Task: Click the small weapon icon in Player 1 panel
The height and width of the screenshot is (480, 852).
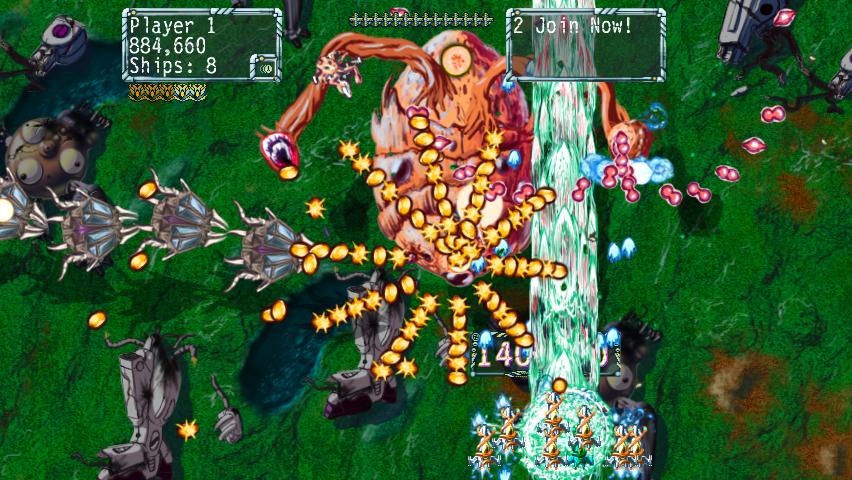Action: 265,67
